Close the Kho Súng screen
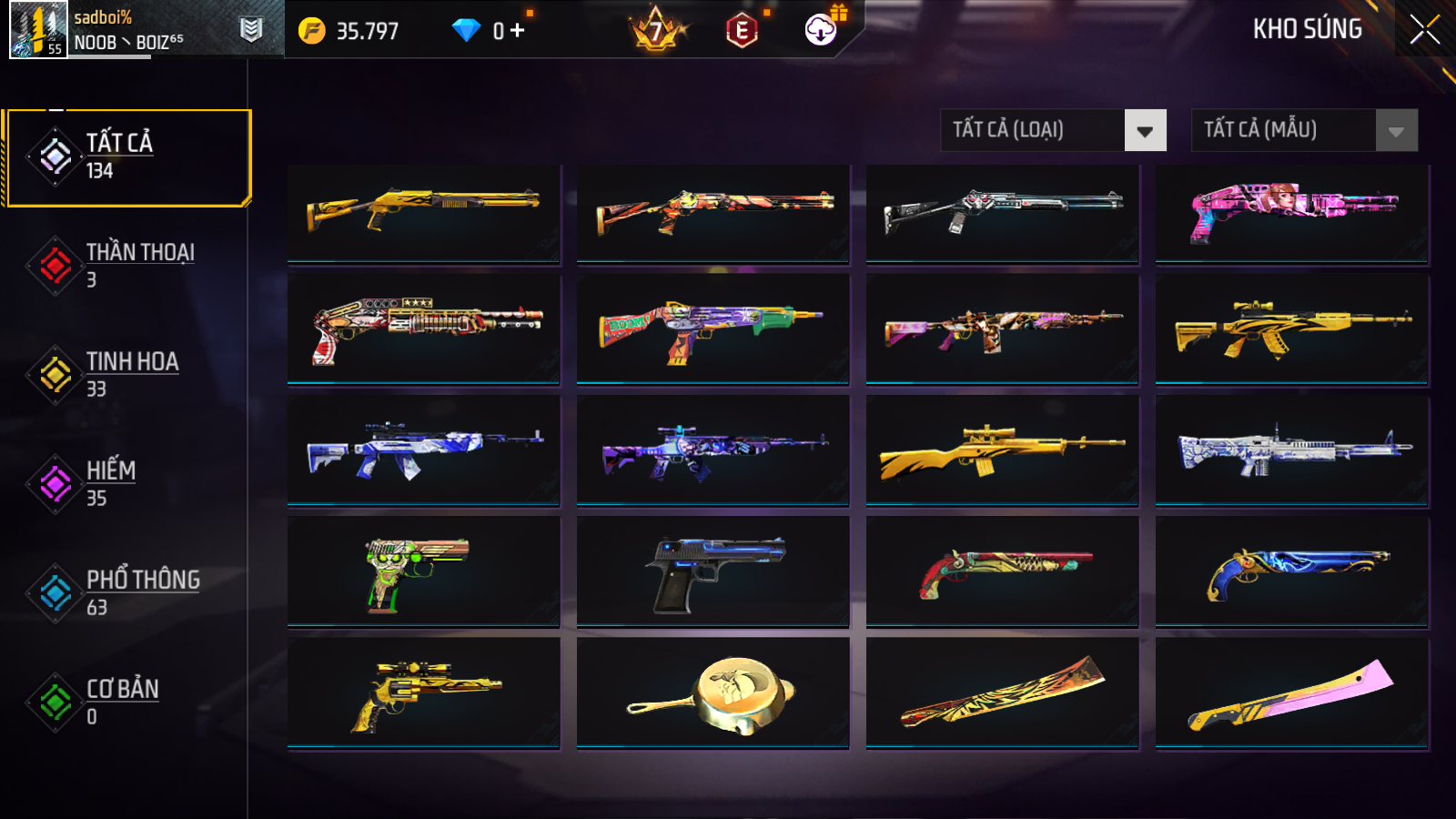This screenshot has width=1456, height=819. (1424, 29)
